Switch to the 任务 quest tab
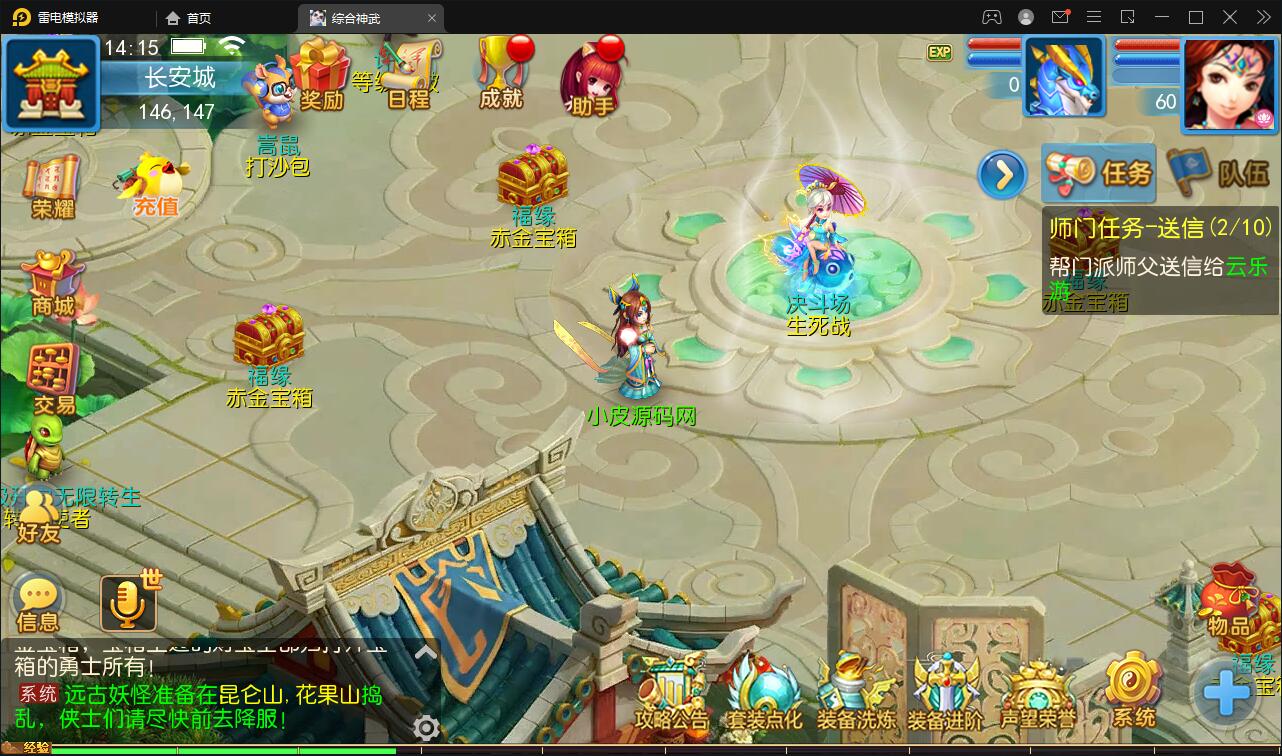 1098,172
